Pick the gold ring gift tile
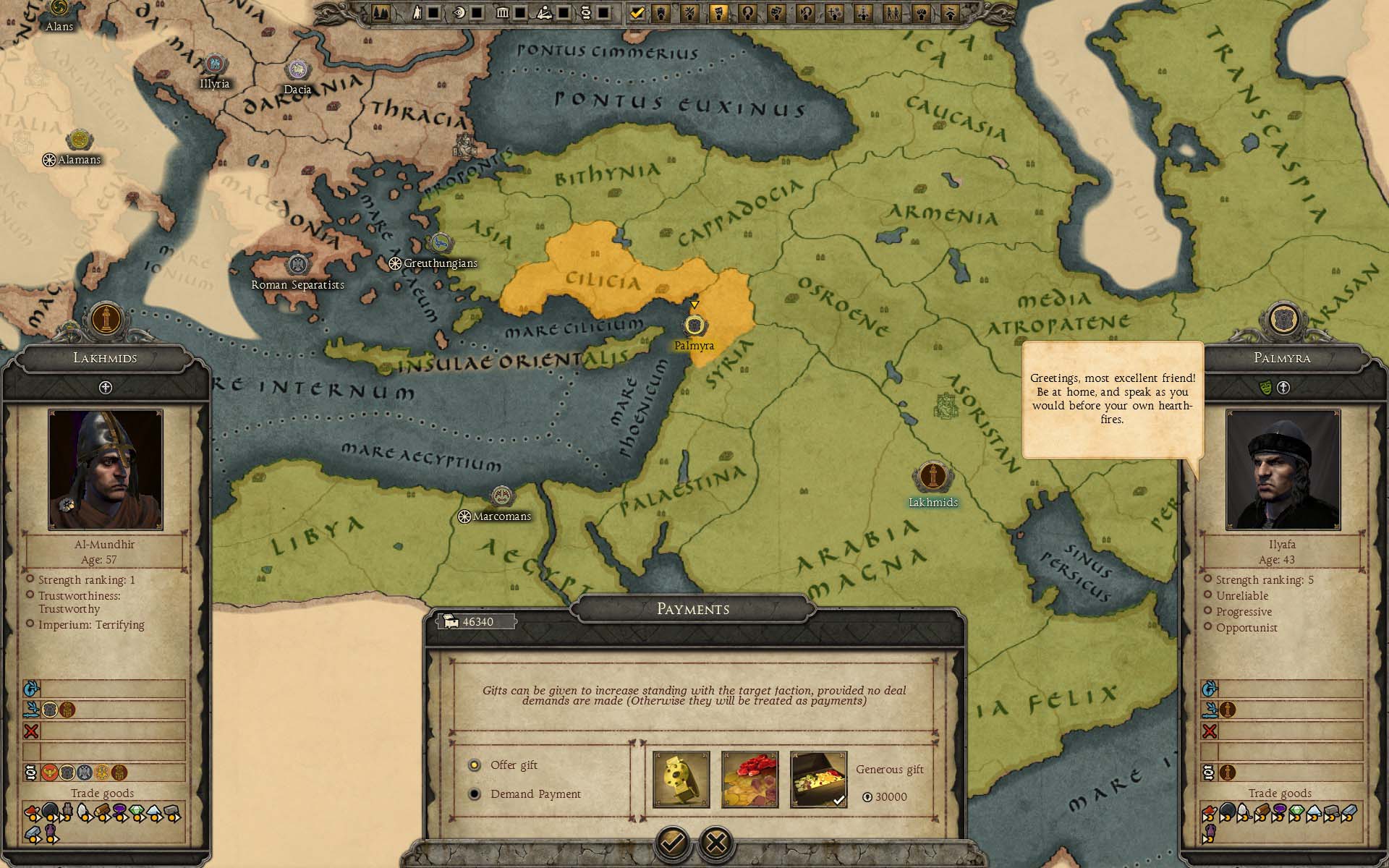This screenshot has height=868, width=1389. click(x=681, y=779)
